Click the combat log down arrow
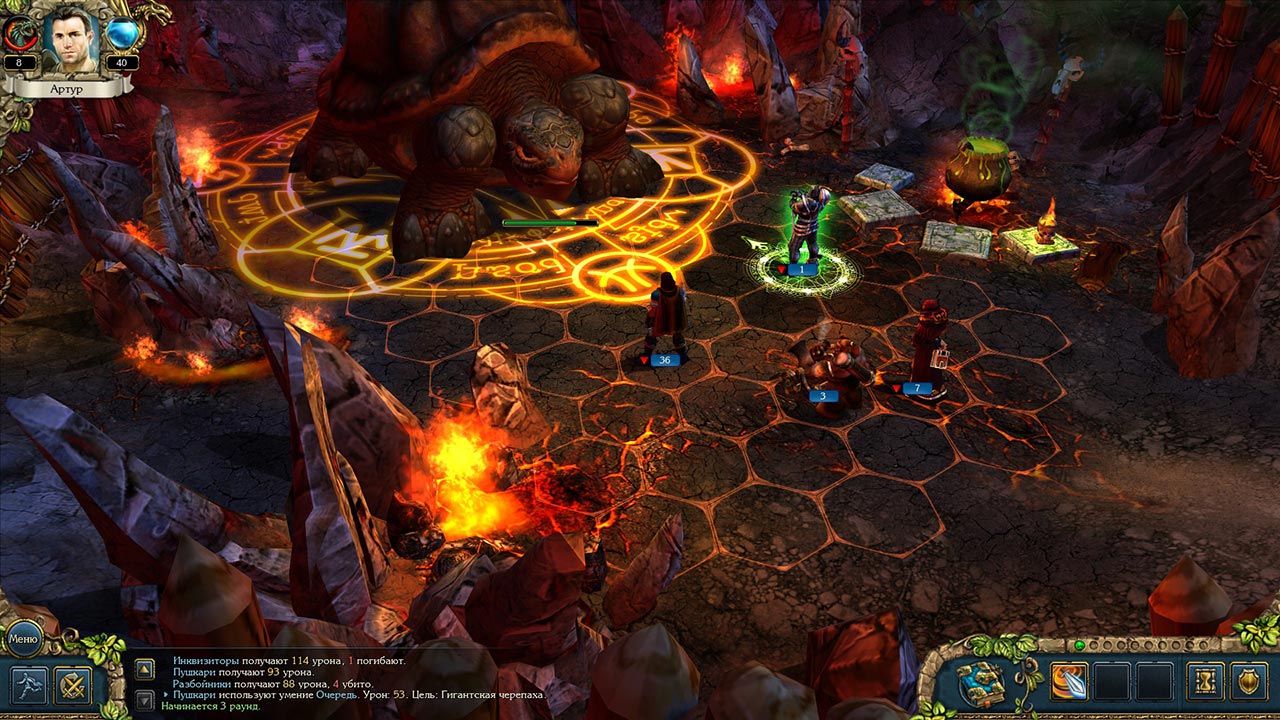The image size is (1280, 720). (x=145, y=694)
